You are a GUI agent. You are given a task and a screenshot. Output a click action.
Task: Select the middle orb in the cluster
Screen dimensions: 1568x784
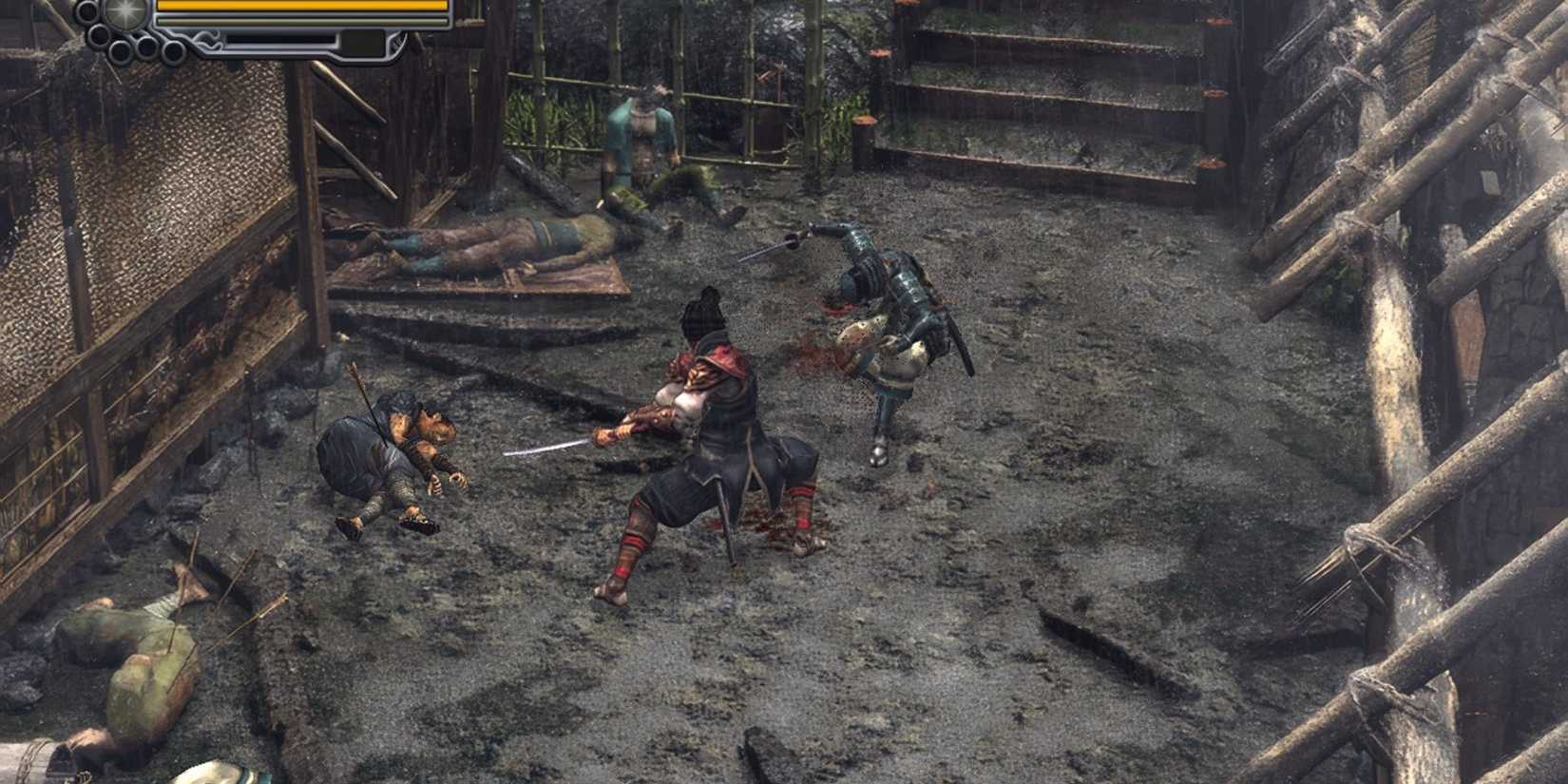[146, 48]
